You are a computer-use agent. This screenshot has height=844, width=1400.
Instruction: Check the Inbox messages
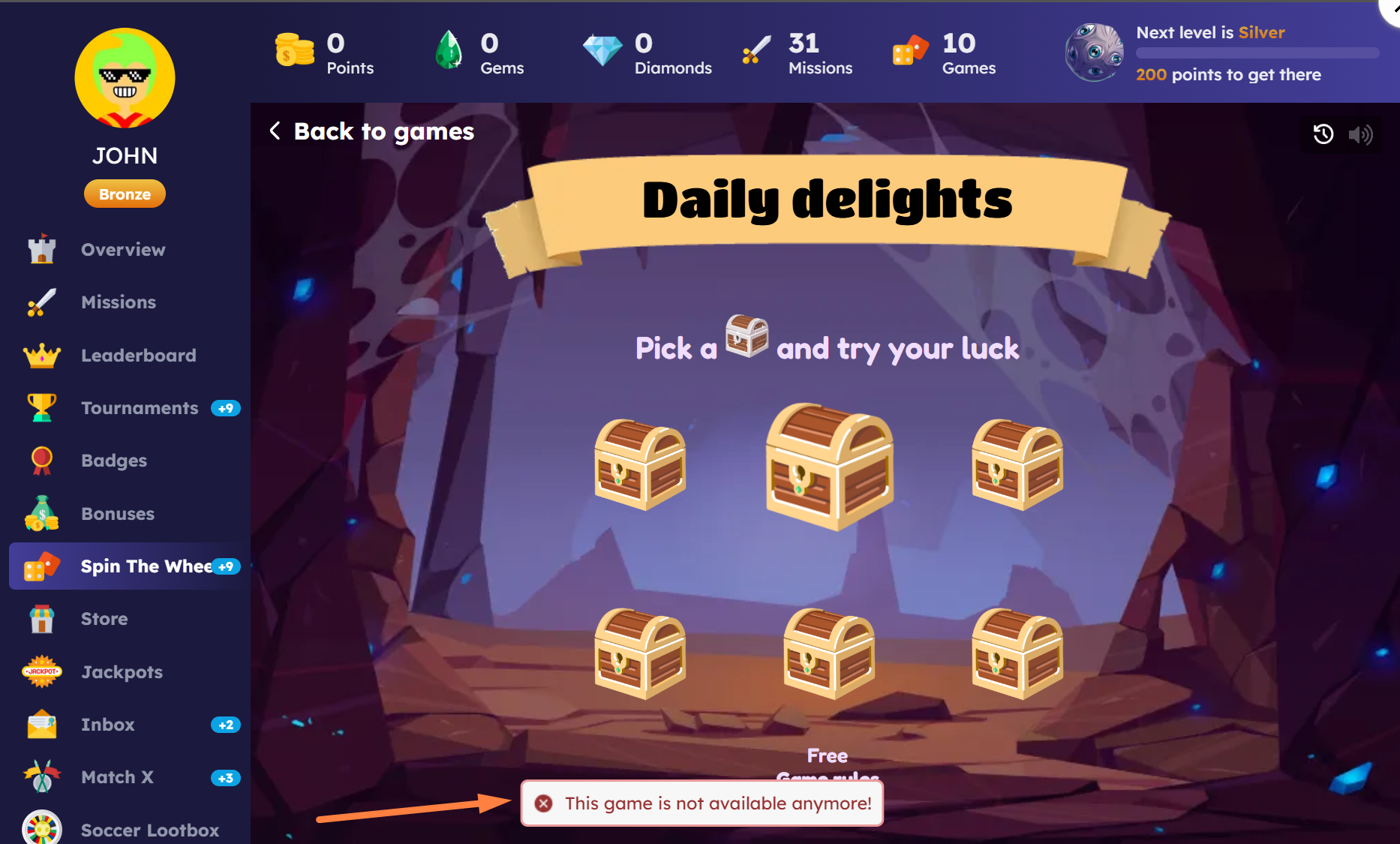[108, 725]
